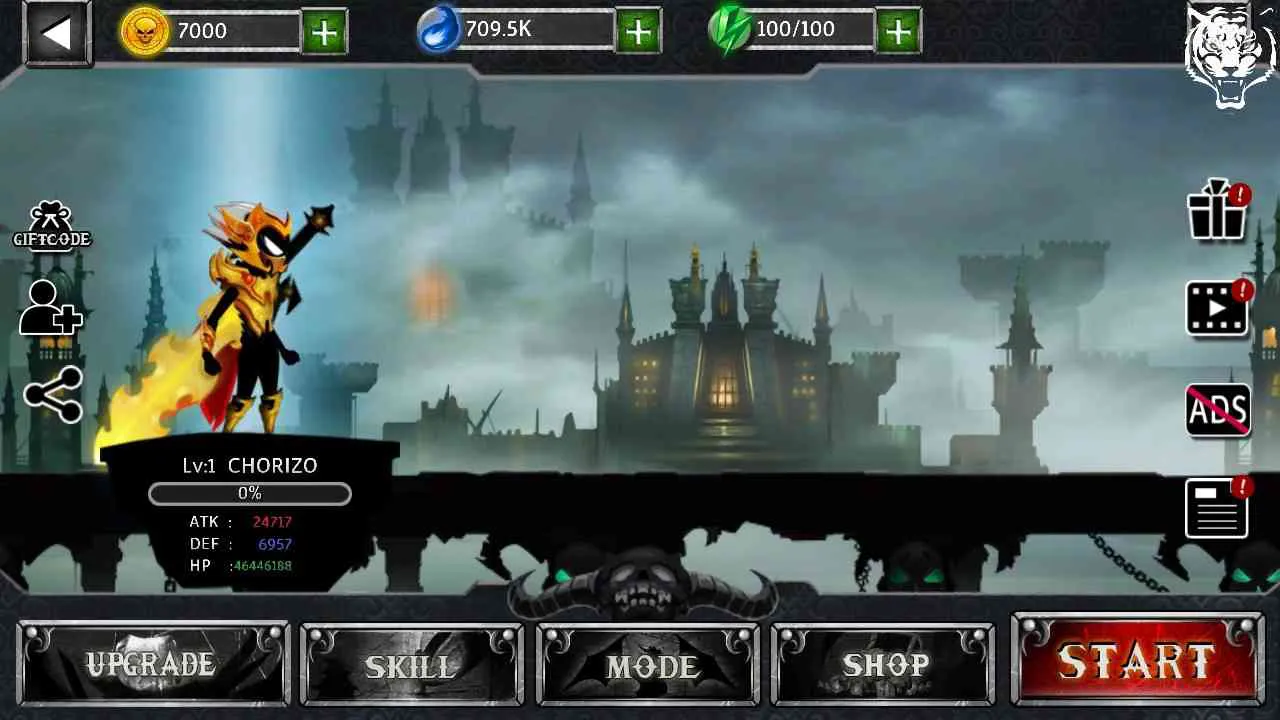1280x720 pixels.
Task: Select the remove ADS icon
Action: (1216, 408)
